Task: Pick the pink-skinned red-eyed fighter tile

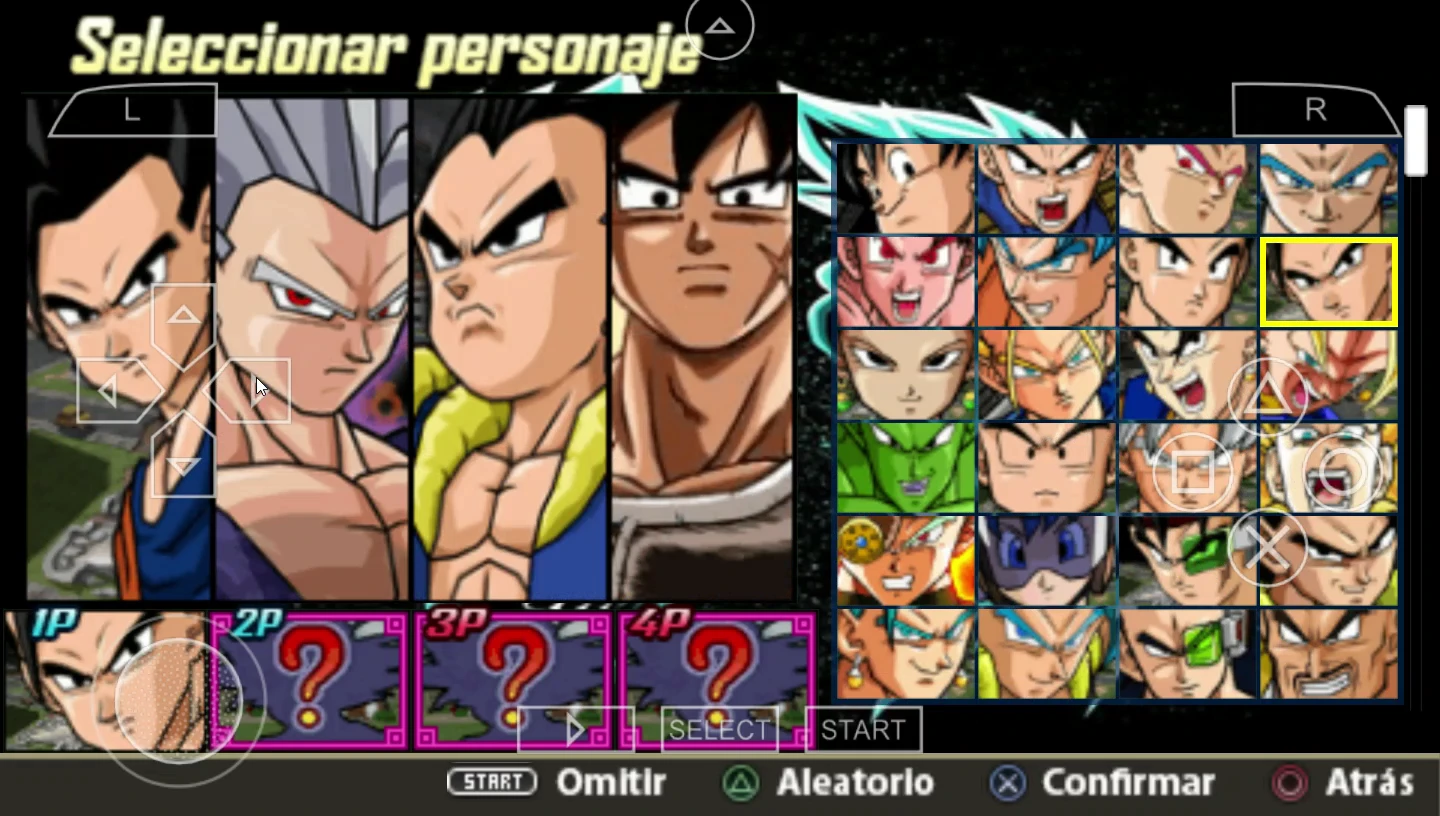Action: 905,282
